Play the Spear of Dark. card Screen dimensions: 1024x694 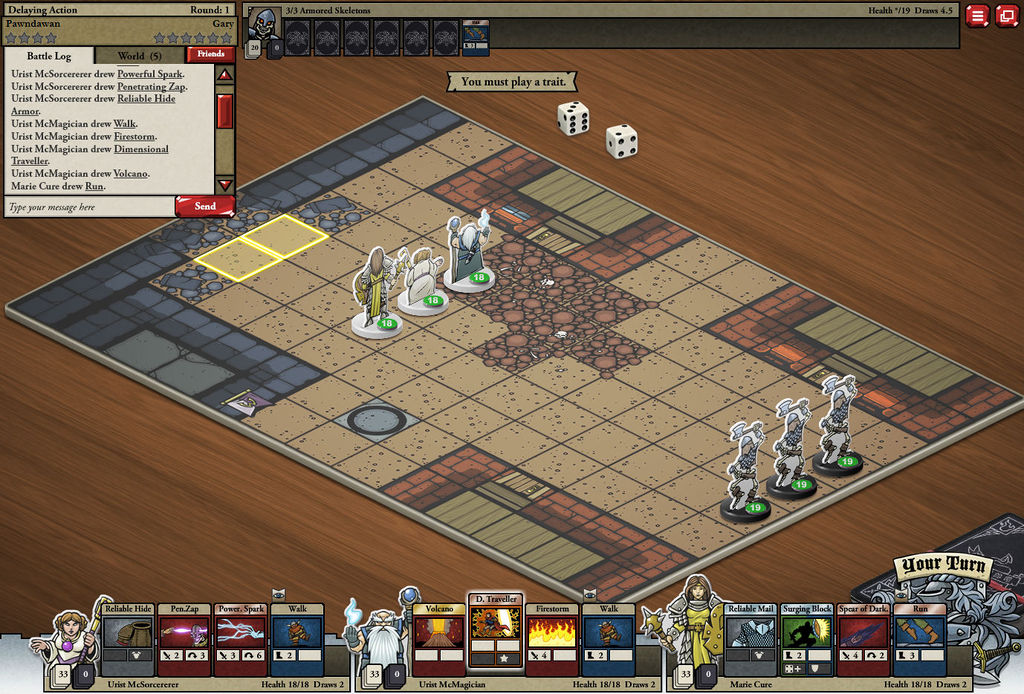(x=863, y=639)
